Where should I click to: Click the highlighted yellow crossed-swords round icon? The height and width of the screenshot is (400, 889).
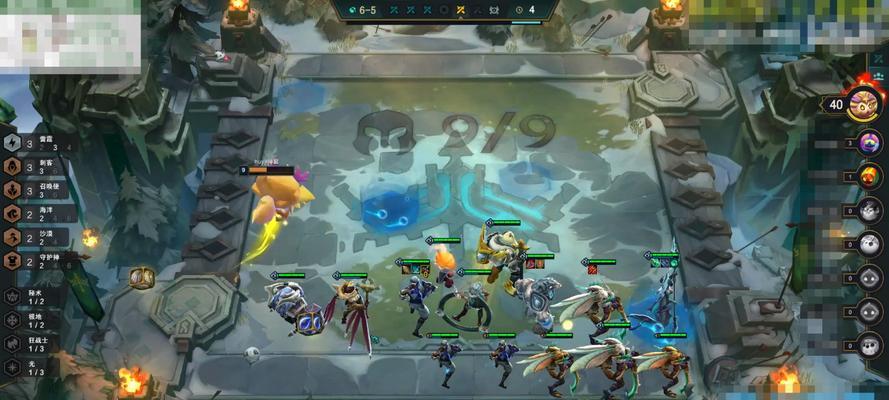tap(460, 10)
